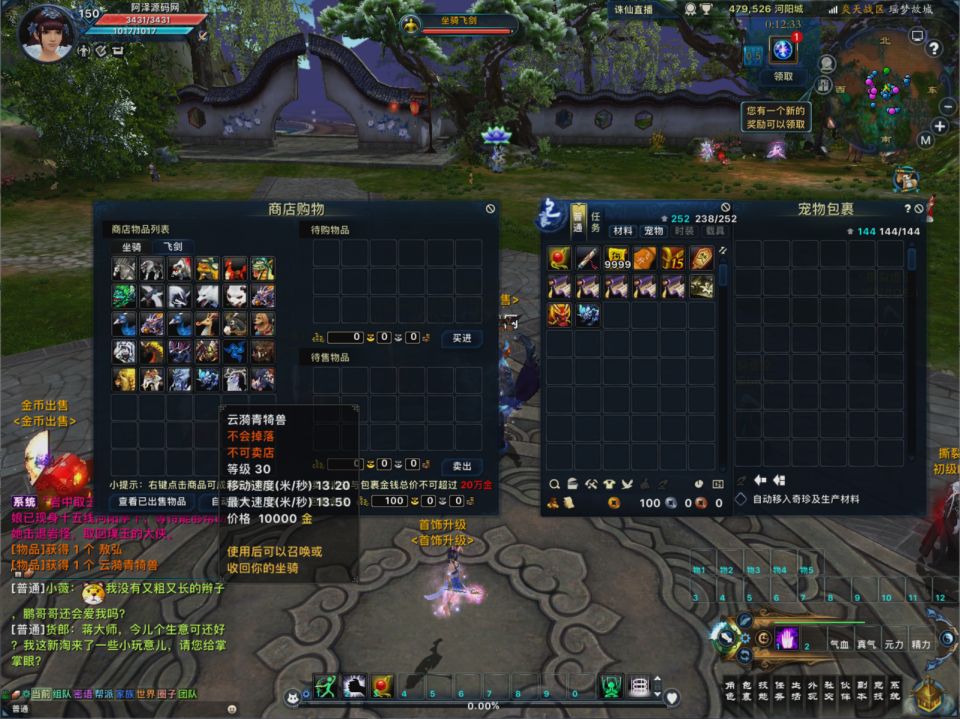Open the 材料 materials bag tab

point(623,231)
